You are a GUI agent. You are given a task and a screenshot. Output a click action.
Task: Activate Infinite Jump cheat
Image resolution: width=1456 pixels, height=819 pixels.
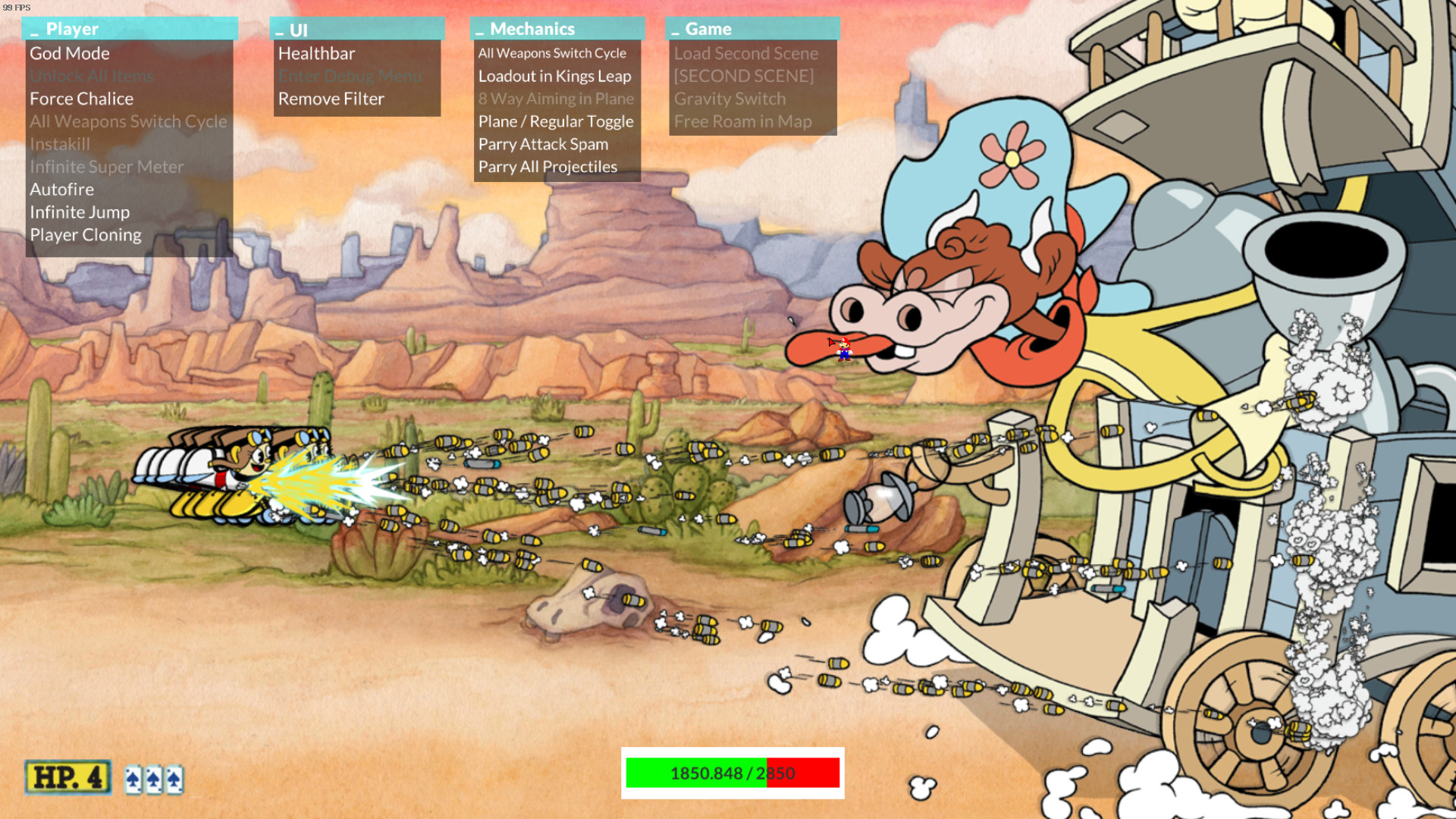coord(80,212)
